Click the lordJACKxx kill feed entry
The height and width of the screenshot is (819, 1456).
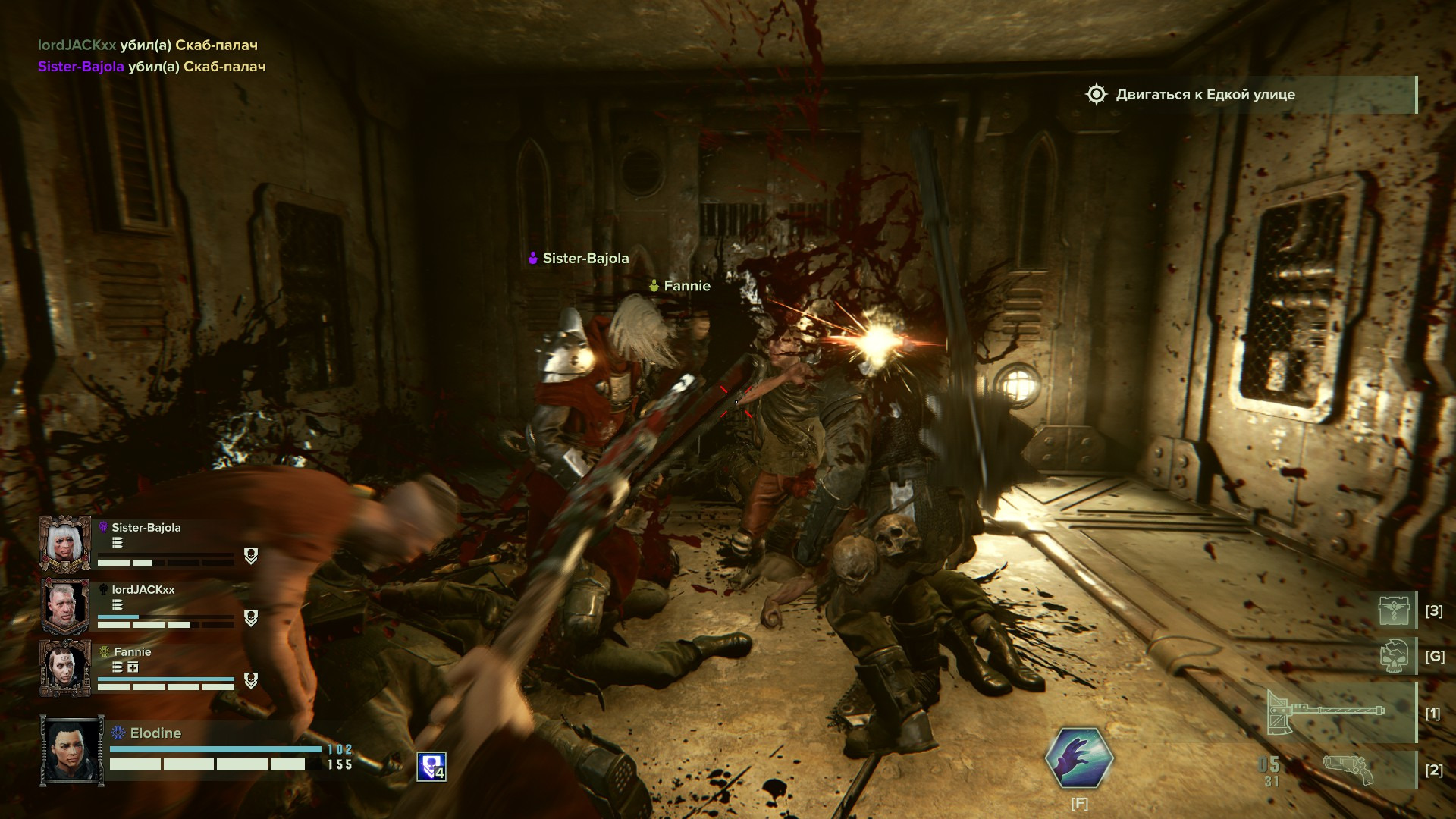[x=148, y=45]
